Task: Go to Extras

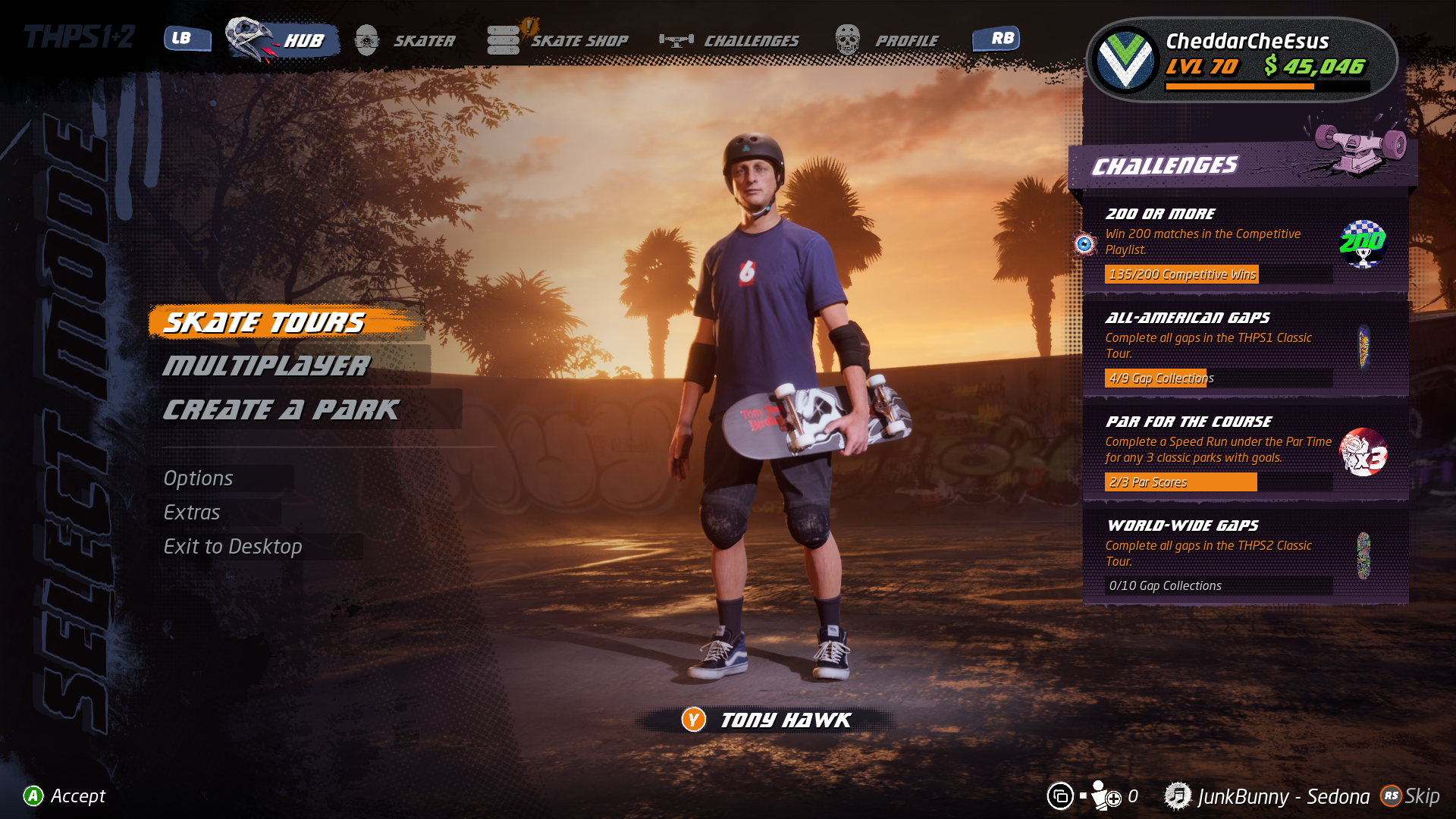Action: pyautogui.click(x=192, y=513)
